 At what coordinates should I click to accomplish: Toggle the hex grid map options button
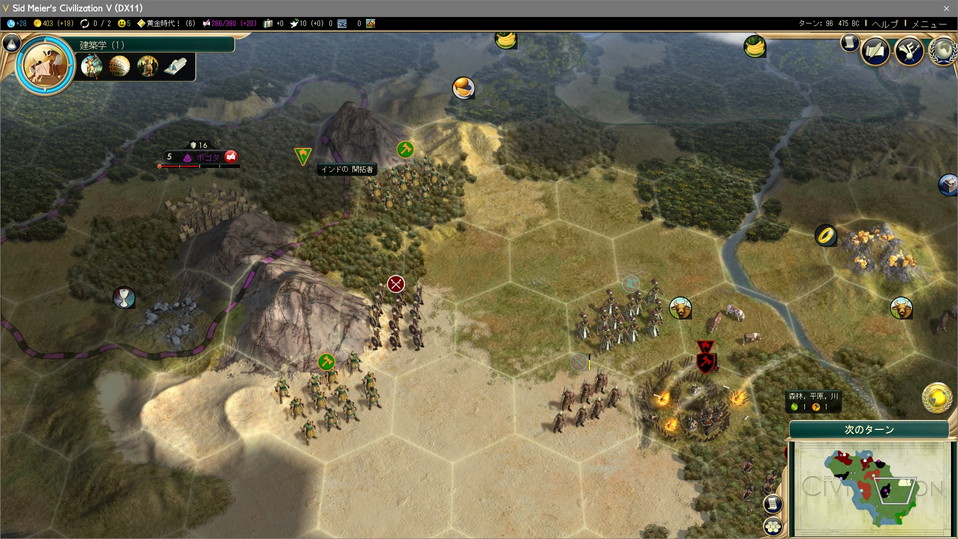[x=772, y=525]
